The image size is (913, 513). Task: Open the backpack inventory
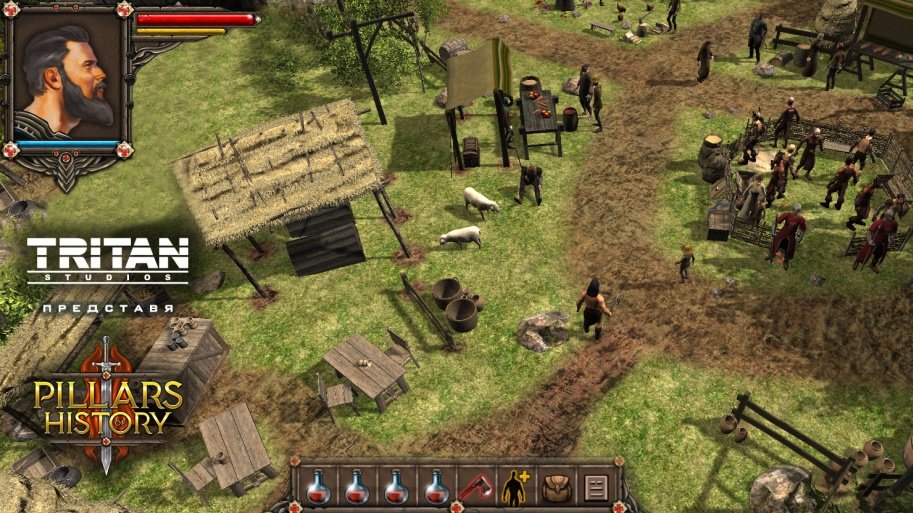554,487
